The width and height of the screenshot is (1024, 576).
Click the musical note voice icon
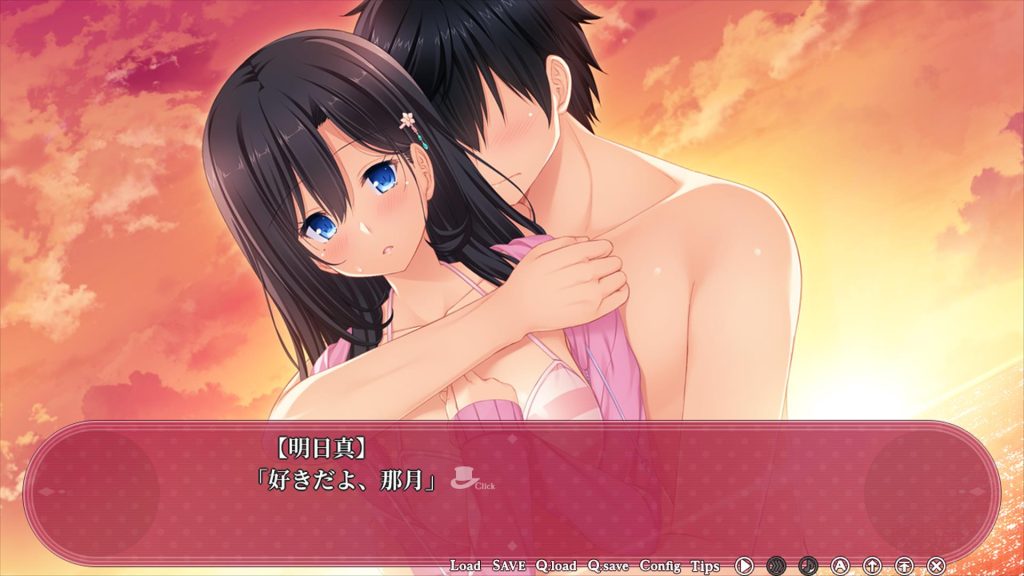point(808,566)
